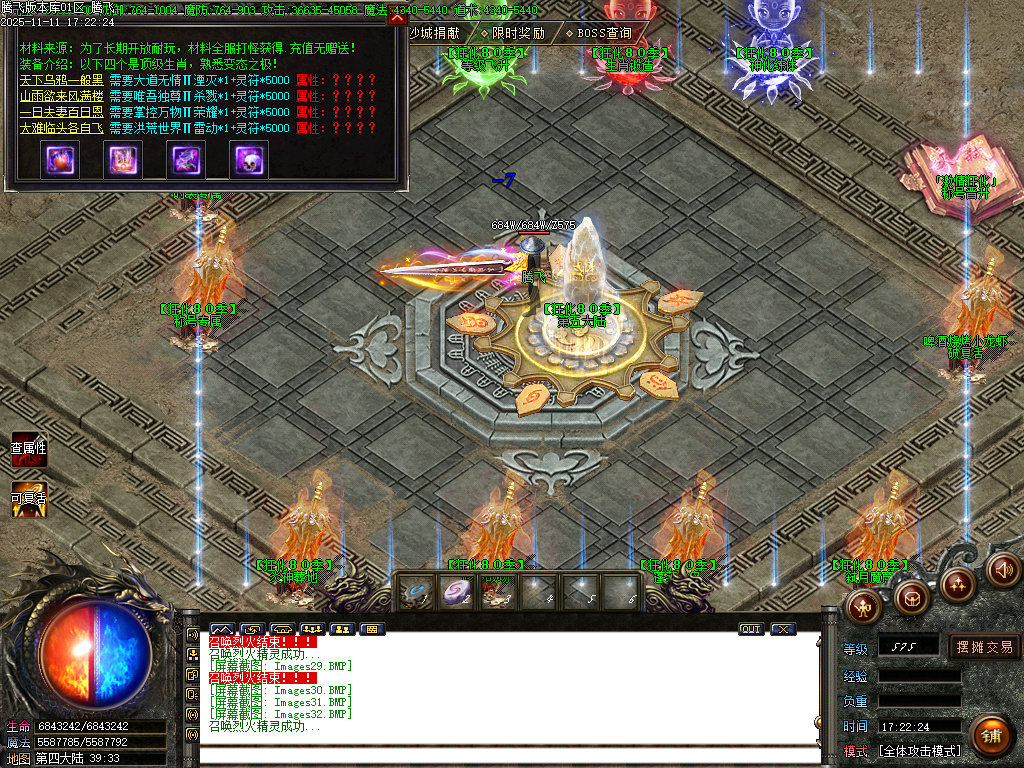Image resolution: width=1024 pixels, height=768 pixels.
Task: Click the OUT button above chat
Action: click(x=750, y=629)
